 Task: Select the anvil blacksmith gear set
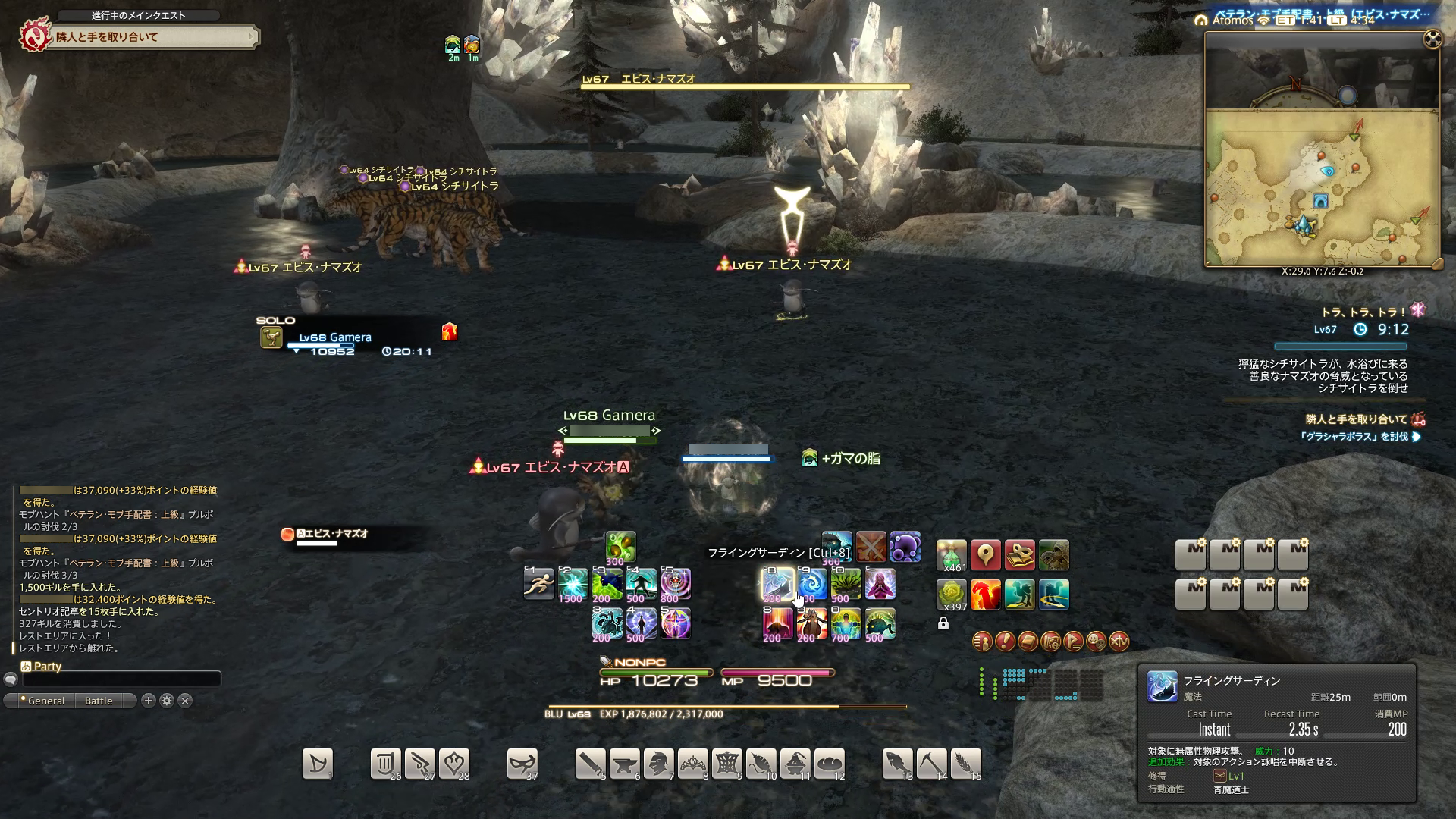pos(624,764)
